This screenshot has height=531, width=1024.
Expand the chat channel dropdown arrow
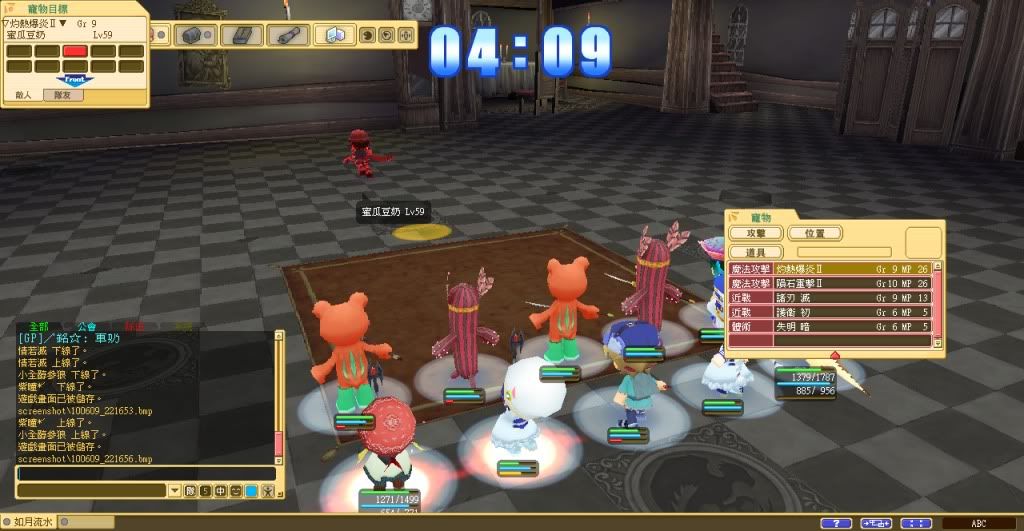[175, 491]
